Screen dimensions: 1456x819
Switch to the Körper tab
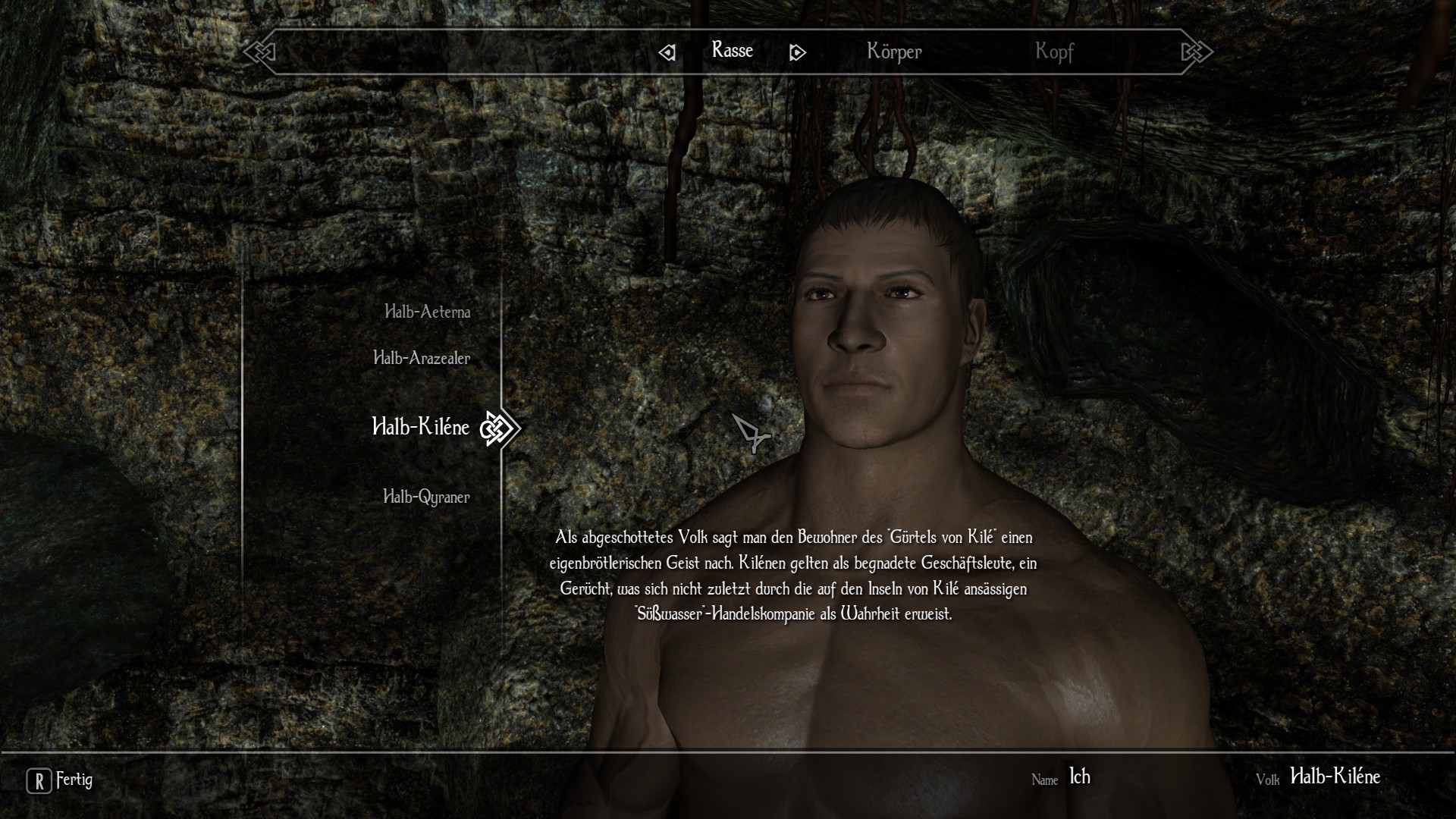click(894, 52)
